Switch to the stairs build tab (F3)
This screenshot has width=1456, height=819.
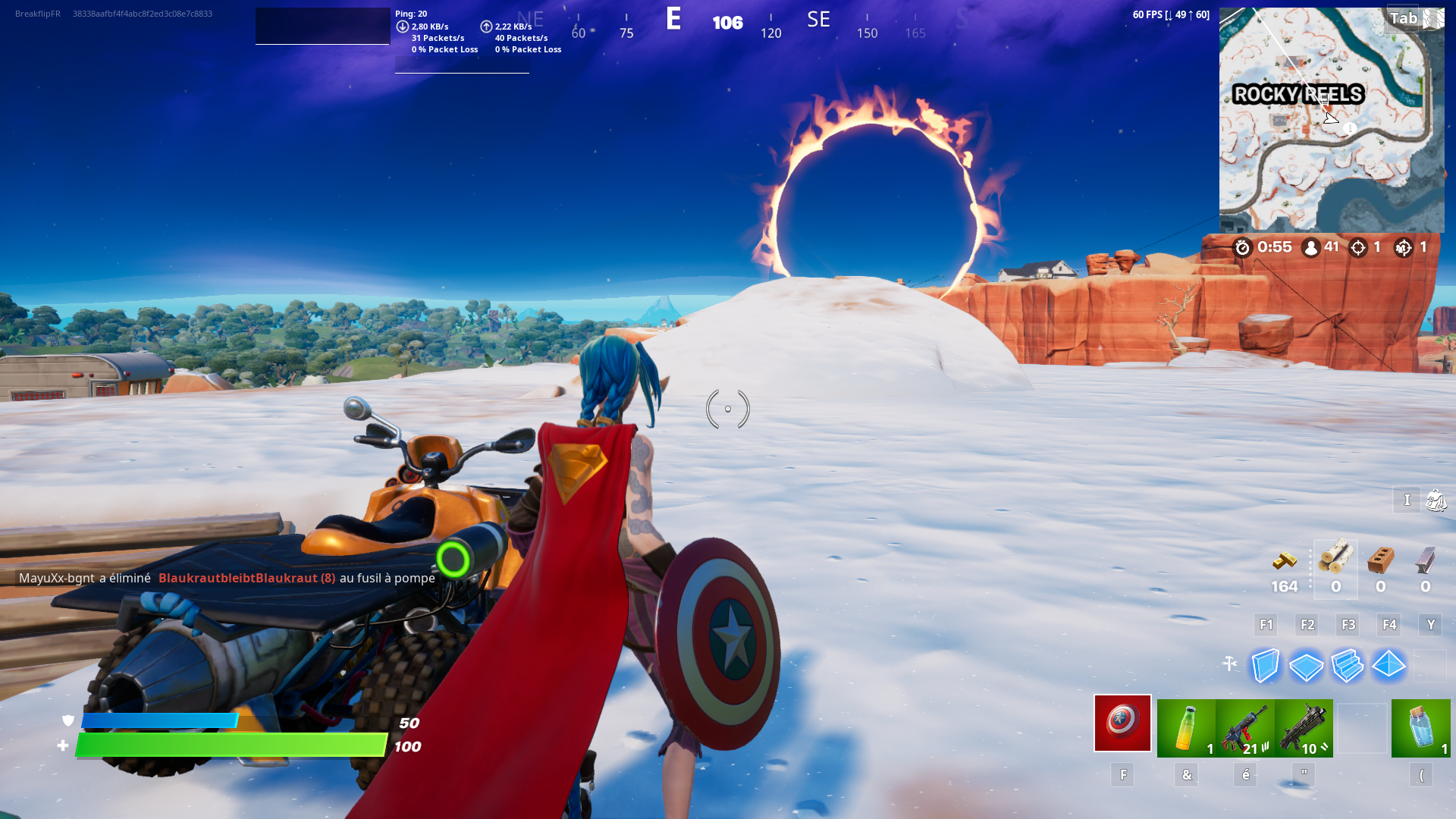[1348, 666]
